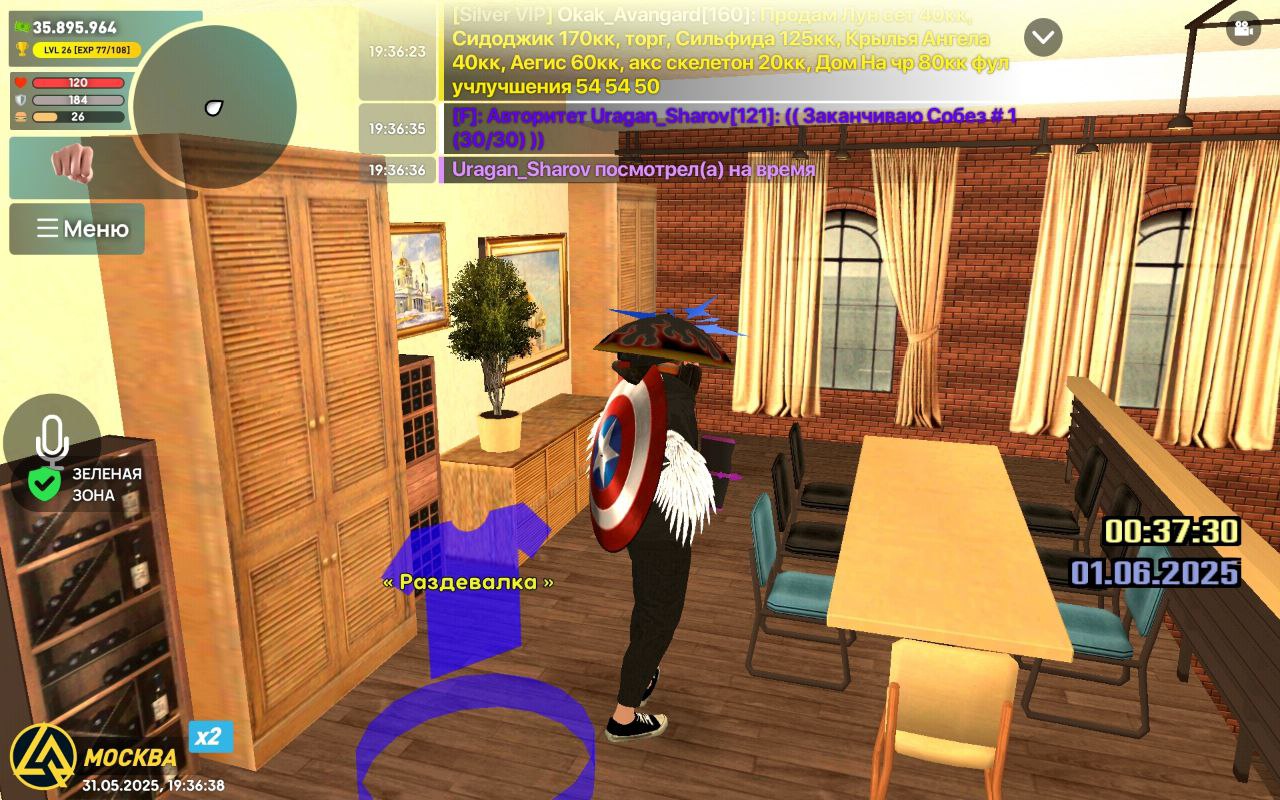
Task: Tap the x2 bonus badge
Action: [210, 737]
